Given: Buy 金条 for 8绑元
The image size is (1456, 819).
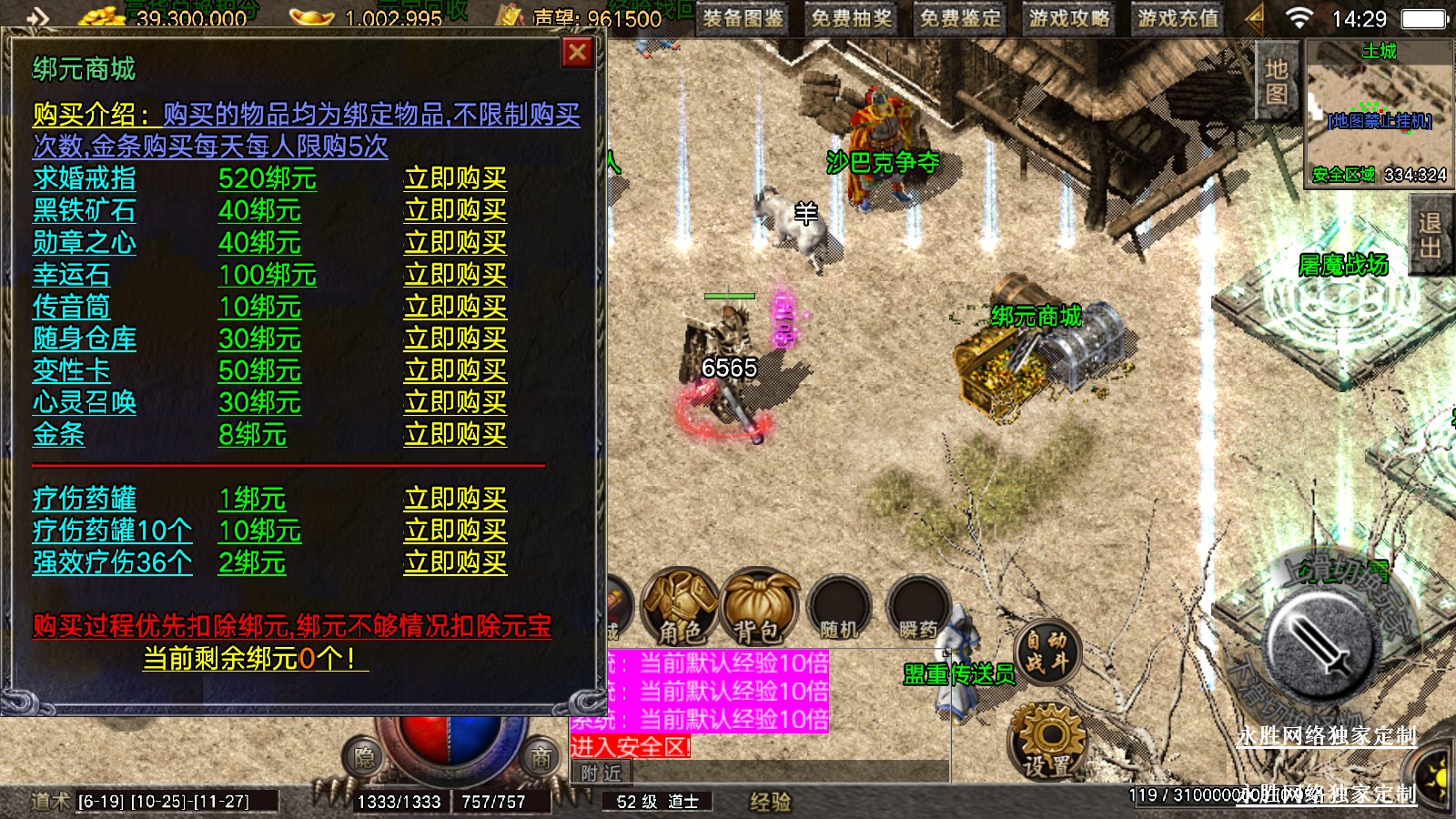Looking at the screenshot, I should [455, 435].
